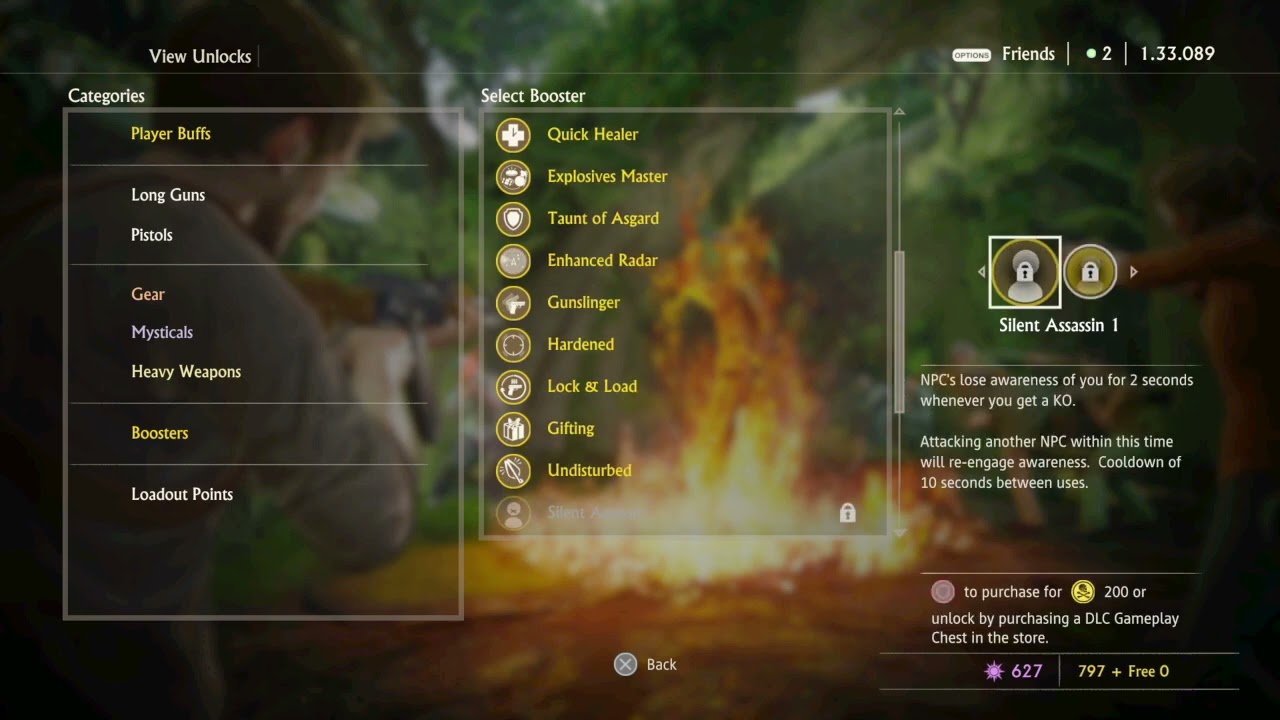Open the Loadout Points category

[x=182, y=494]
